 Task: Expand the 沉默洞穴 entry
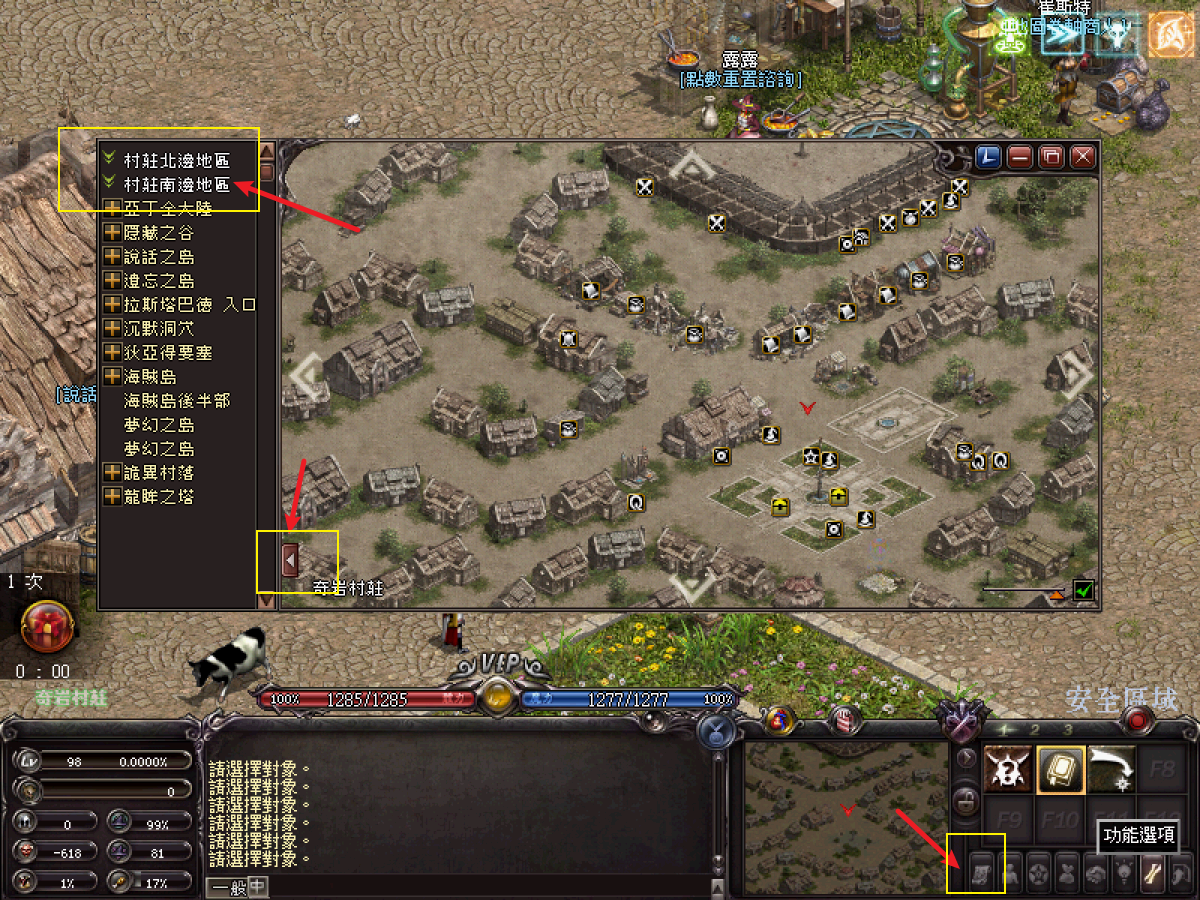(113, 328)
